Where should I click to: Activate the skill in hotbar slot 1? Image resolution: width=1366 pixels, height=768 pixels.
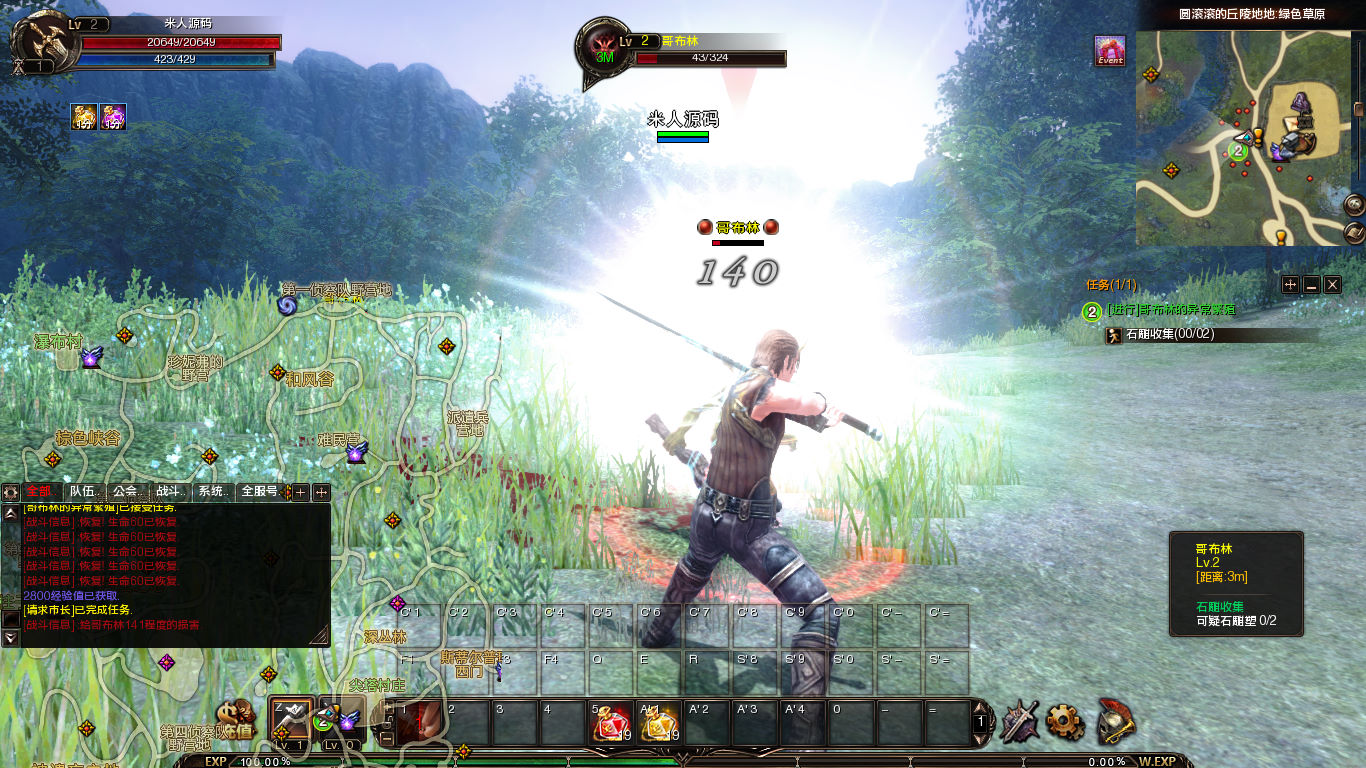[x=420, y=722]
